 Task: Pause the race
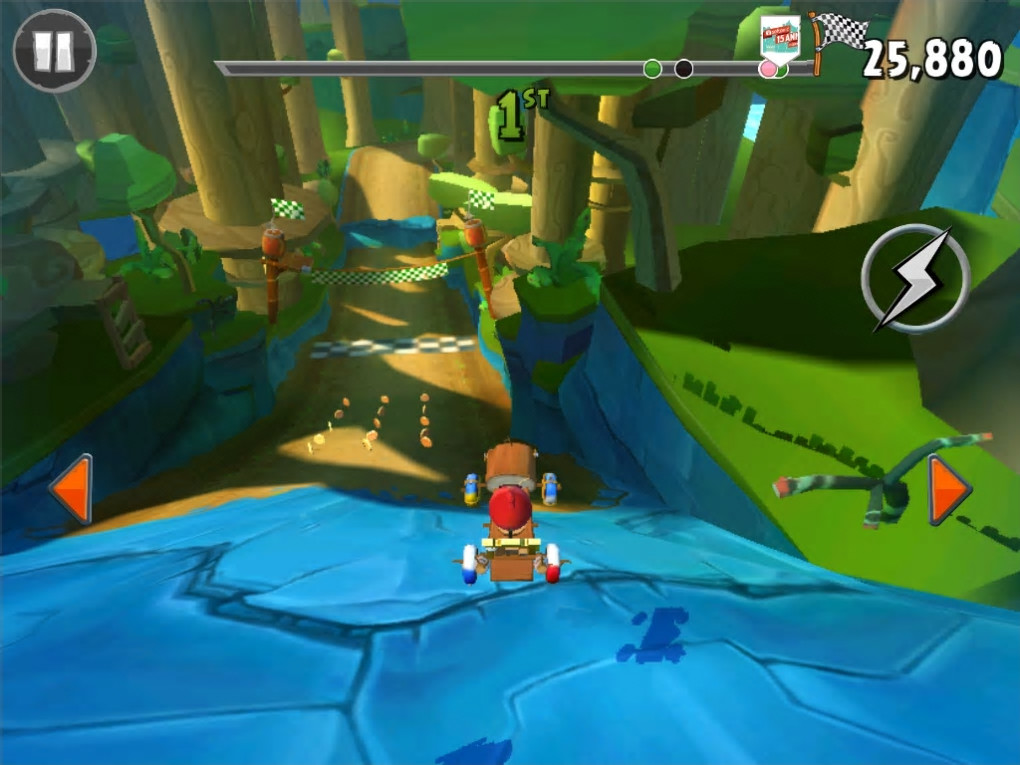[54, 51]
